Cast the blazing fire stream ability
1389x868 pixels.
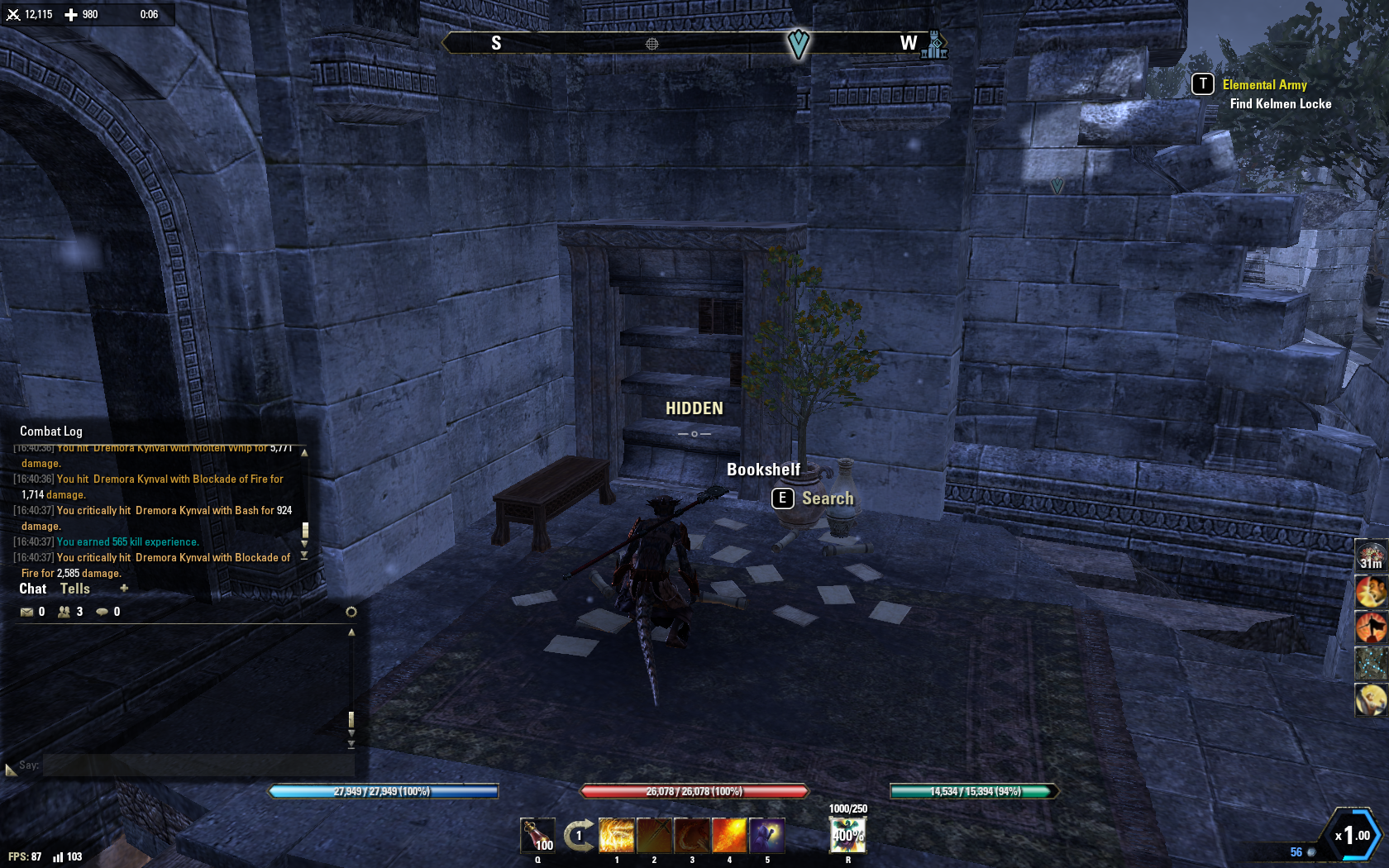tap(729, 835)
